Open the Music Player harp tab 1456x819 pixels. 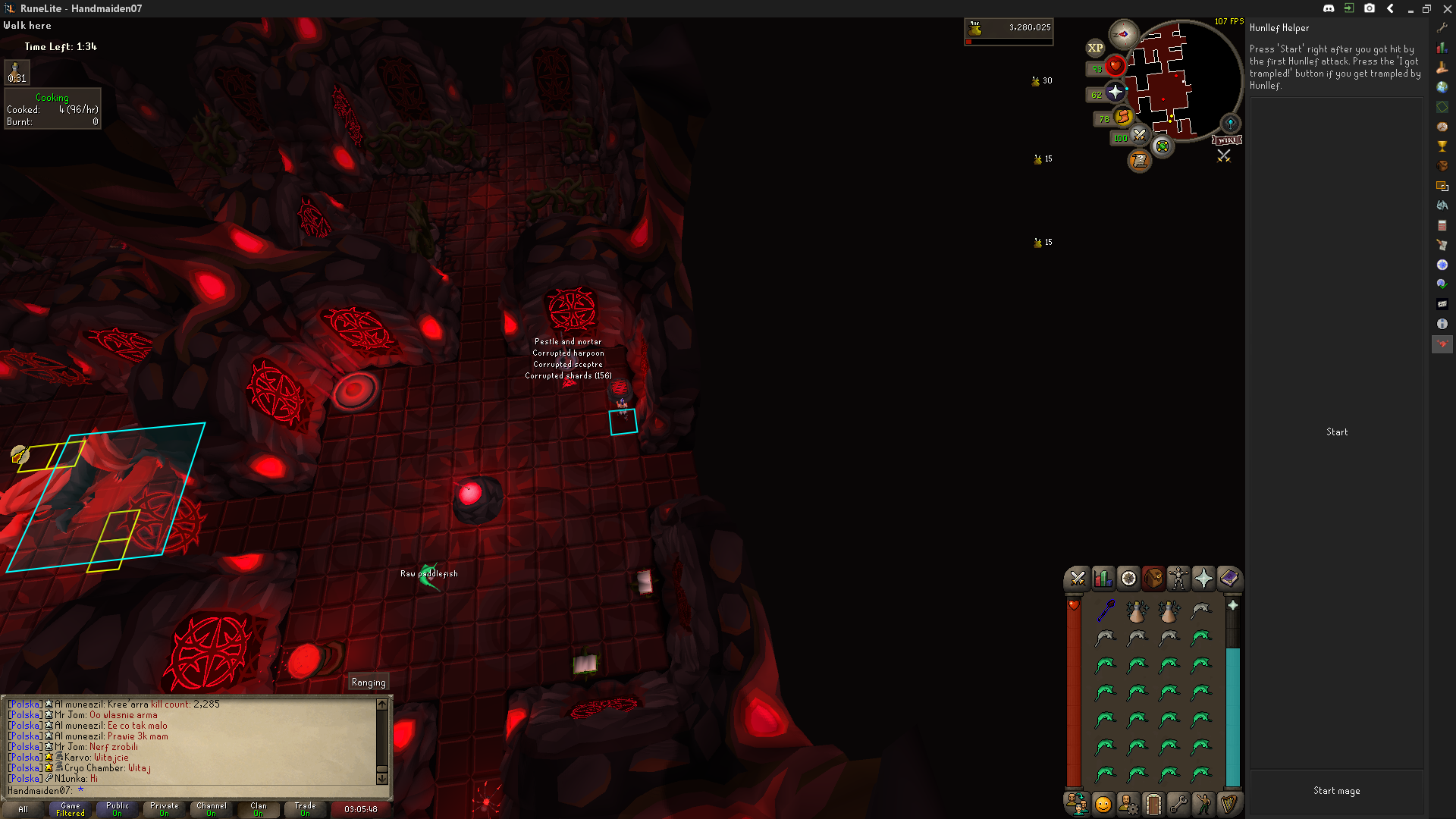(x=1229, y=804)
